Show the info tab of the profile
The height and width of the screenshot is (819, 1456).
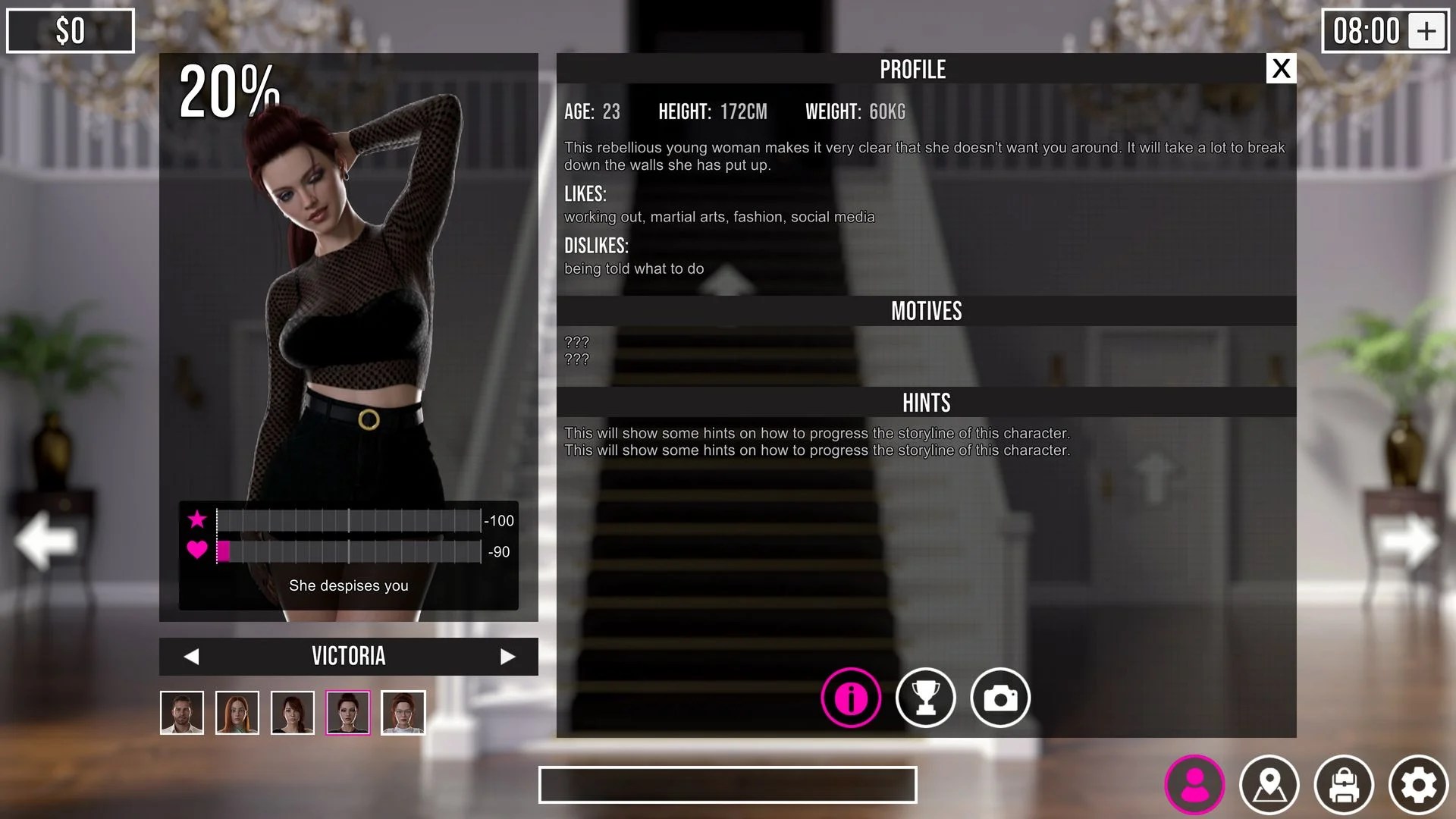[x=851, y=698]
